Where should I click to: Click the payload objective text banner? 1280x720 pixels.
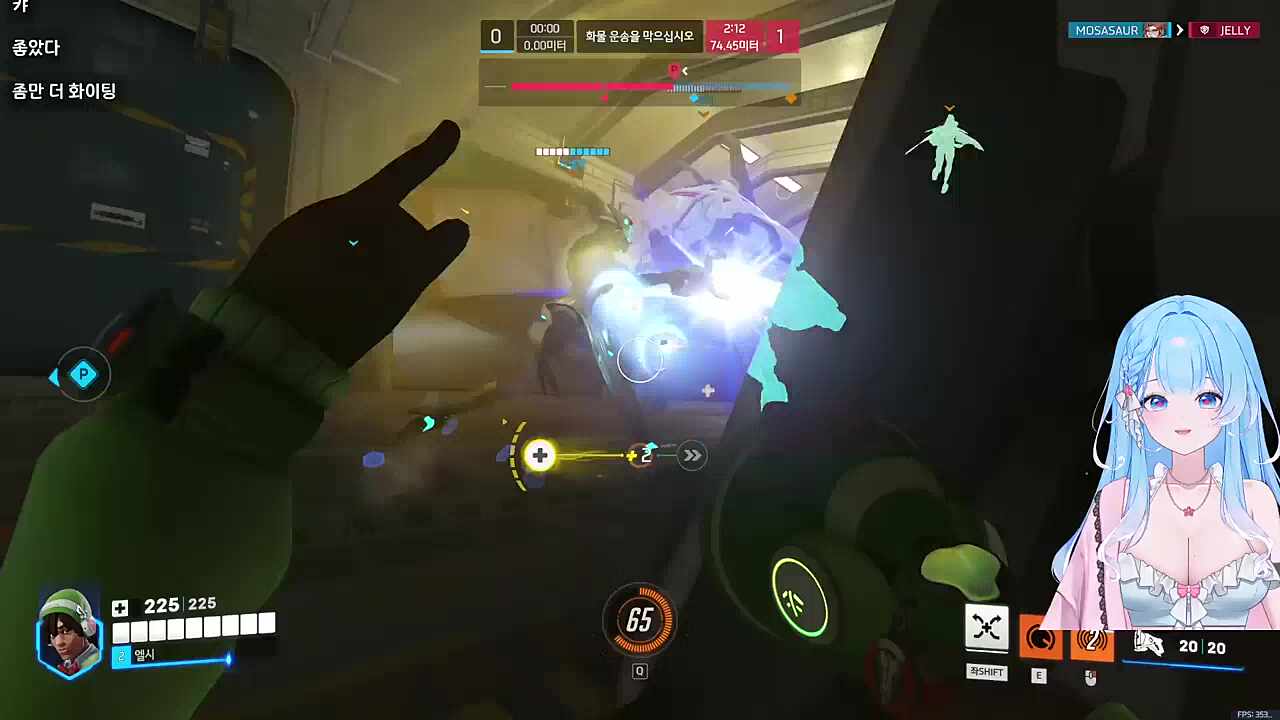(640, 35)
